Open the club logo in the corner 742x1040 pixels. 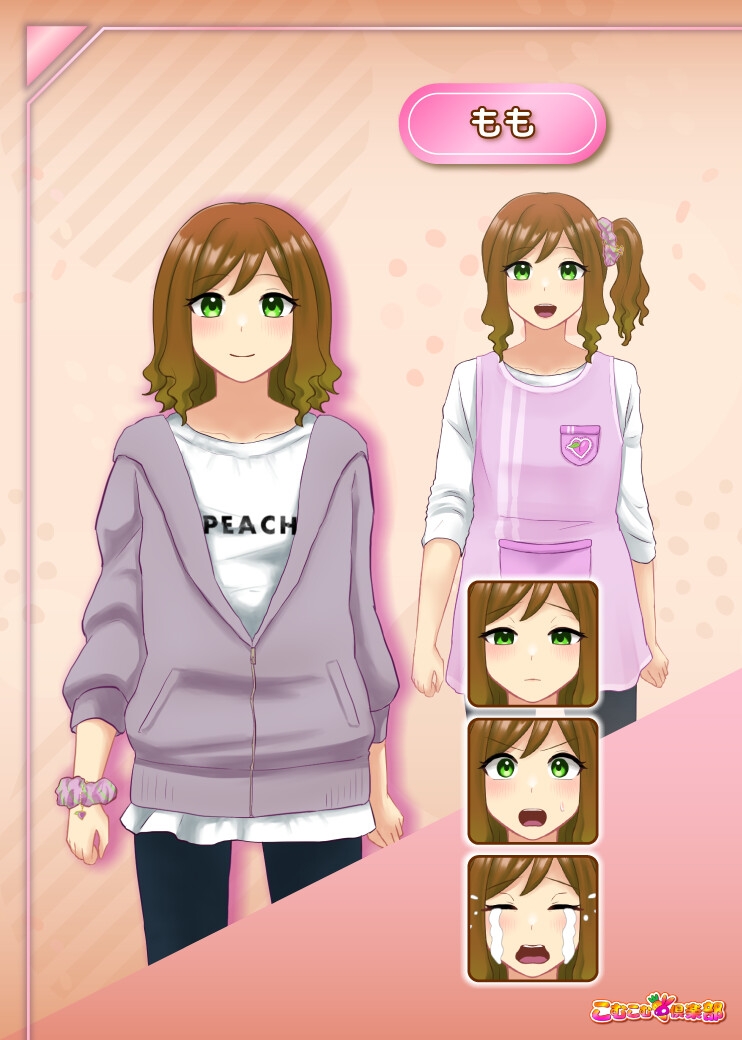(x=658, y=1008)
